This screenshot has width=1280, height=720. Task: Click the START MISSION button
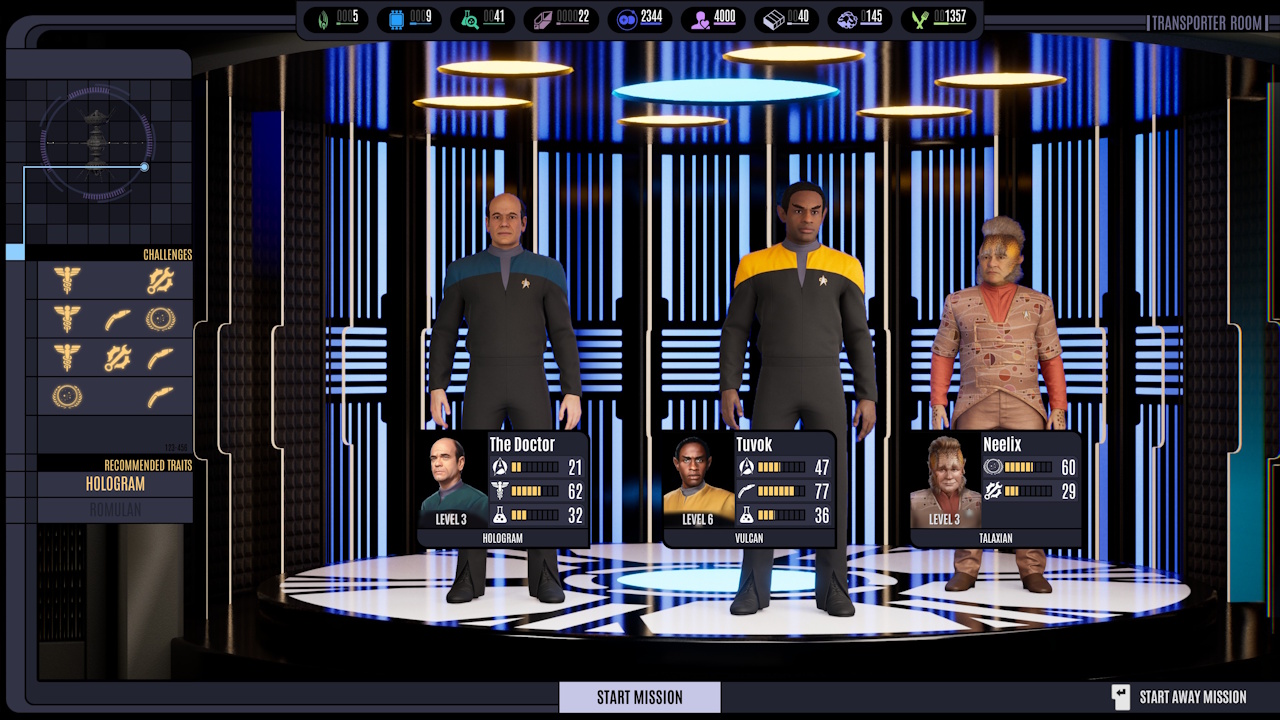point(639,697)
